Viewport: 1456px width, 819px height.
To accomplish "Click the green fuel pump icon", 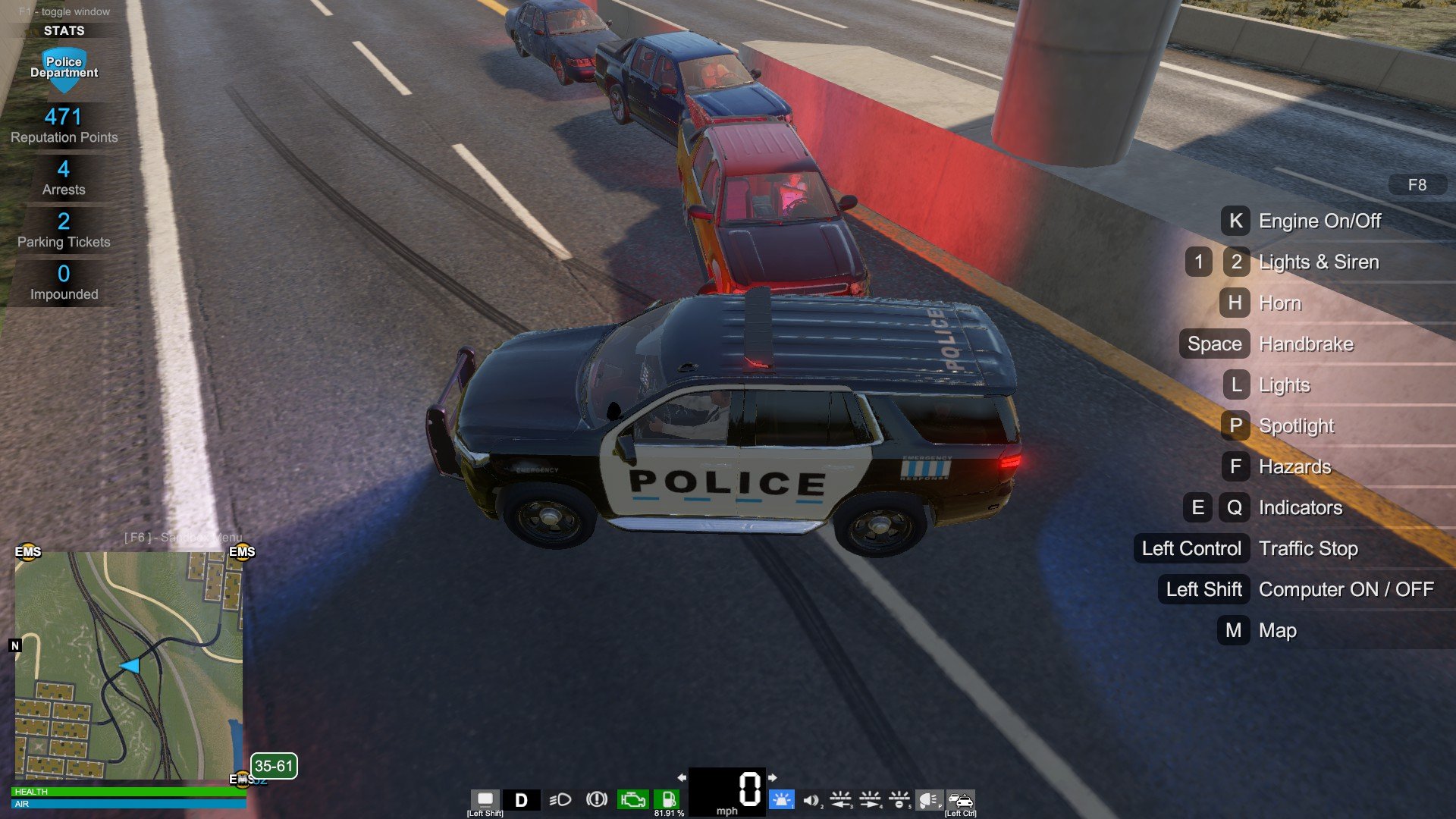I will 667,799.
